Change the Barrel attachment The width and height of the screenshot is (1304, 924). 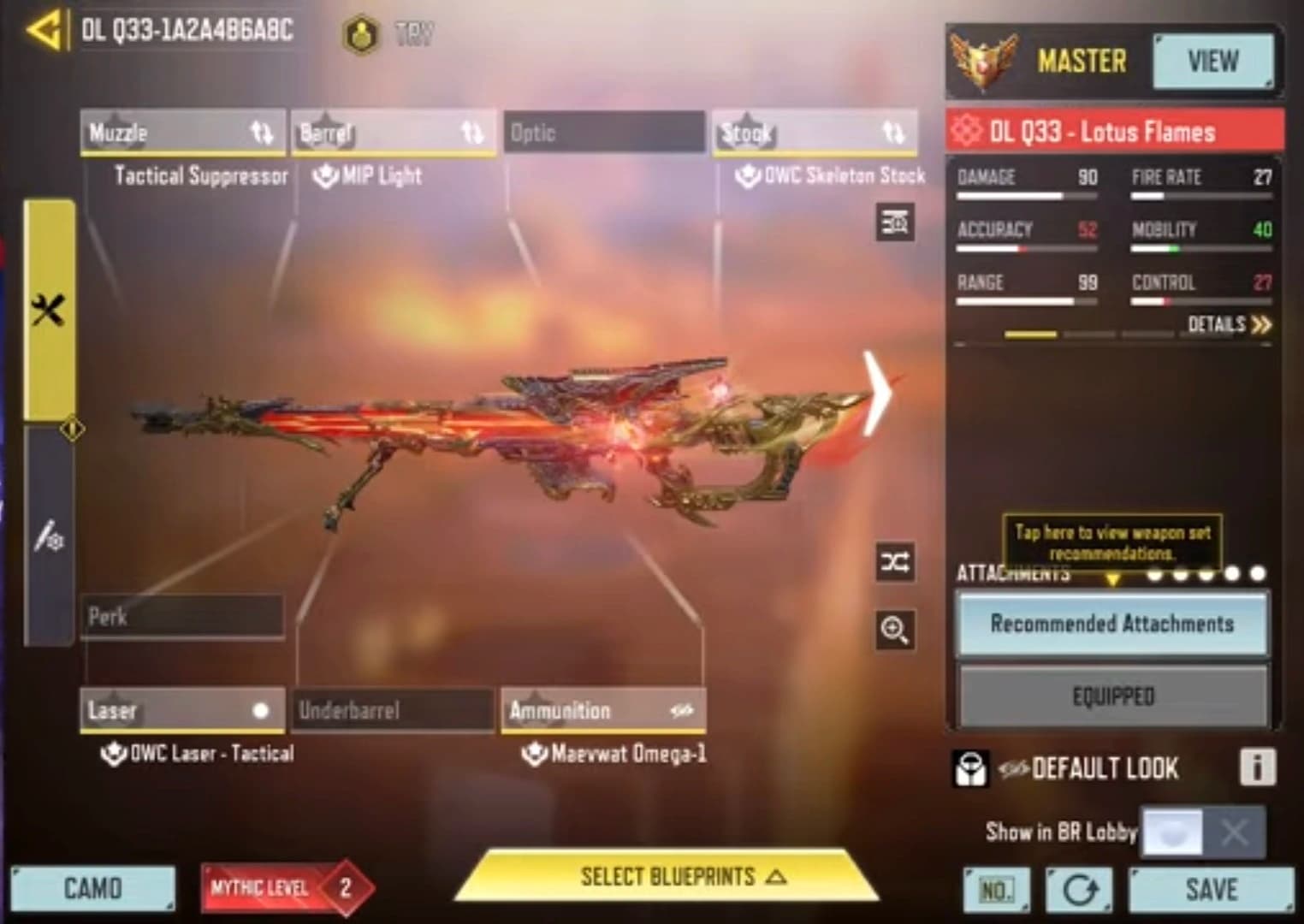point(393,133)
